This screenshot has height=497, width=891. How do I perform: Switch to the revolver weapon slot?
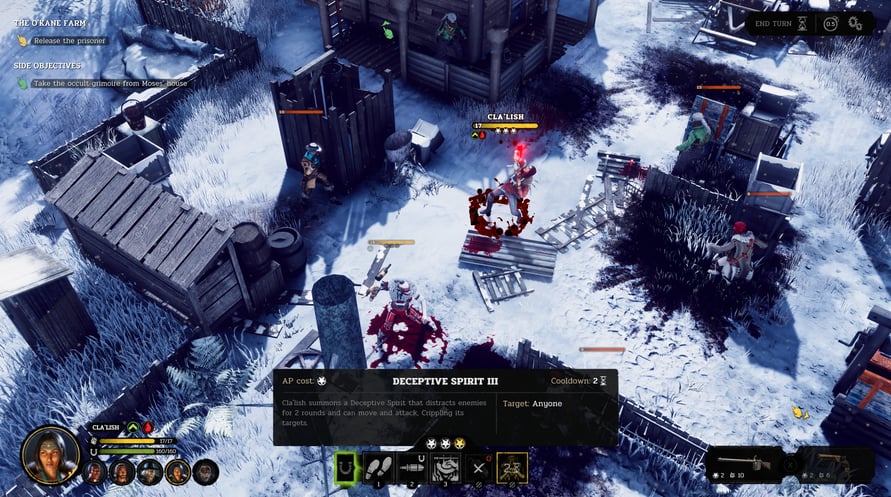click(x=831, y=464)
